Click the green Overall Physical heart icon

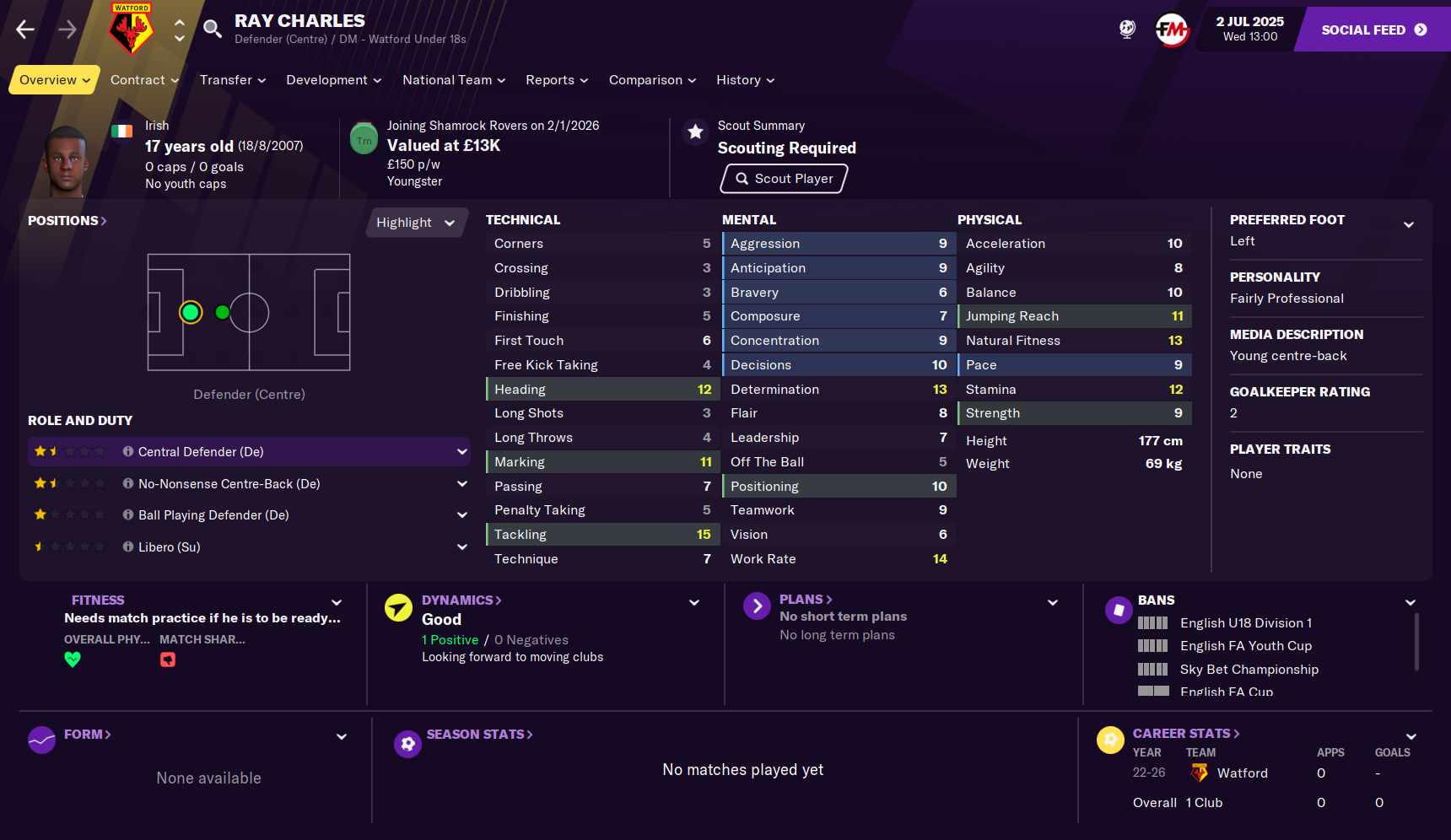pyautogui.click(x=73, y=660)
